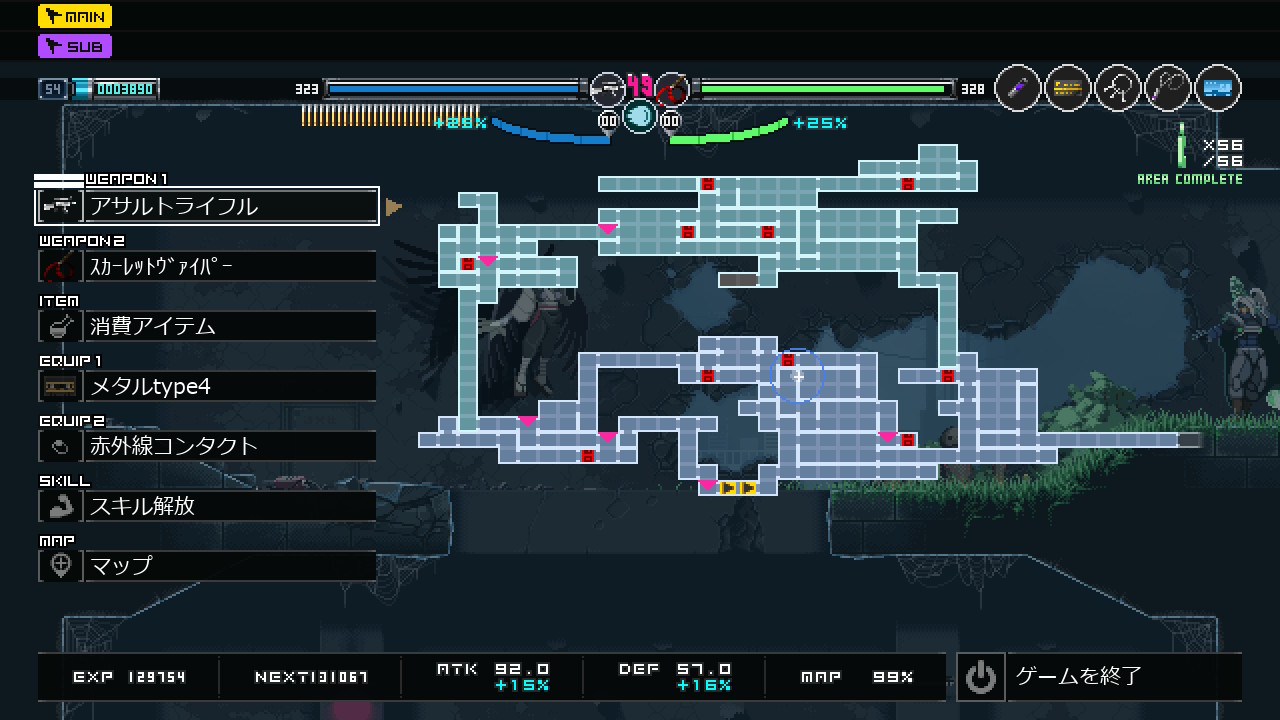Image resolution: width=1280 pixels, height=720 pixels.
Task: Open the スキル解放 skill menu
Action: (207, 506)
